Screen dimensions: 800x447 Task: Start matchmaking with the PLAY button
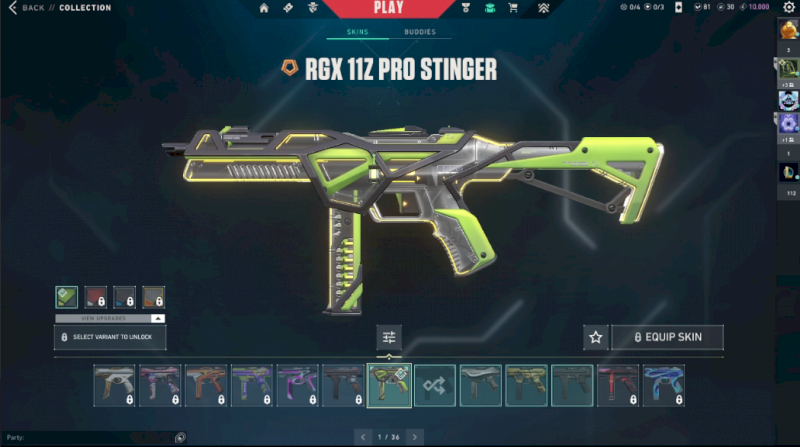(387, 8)
